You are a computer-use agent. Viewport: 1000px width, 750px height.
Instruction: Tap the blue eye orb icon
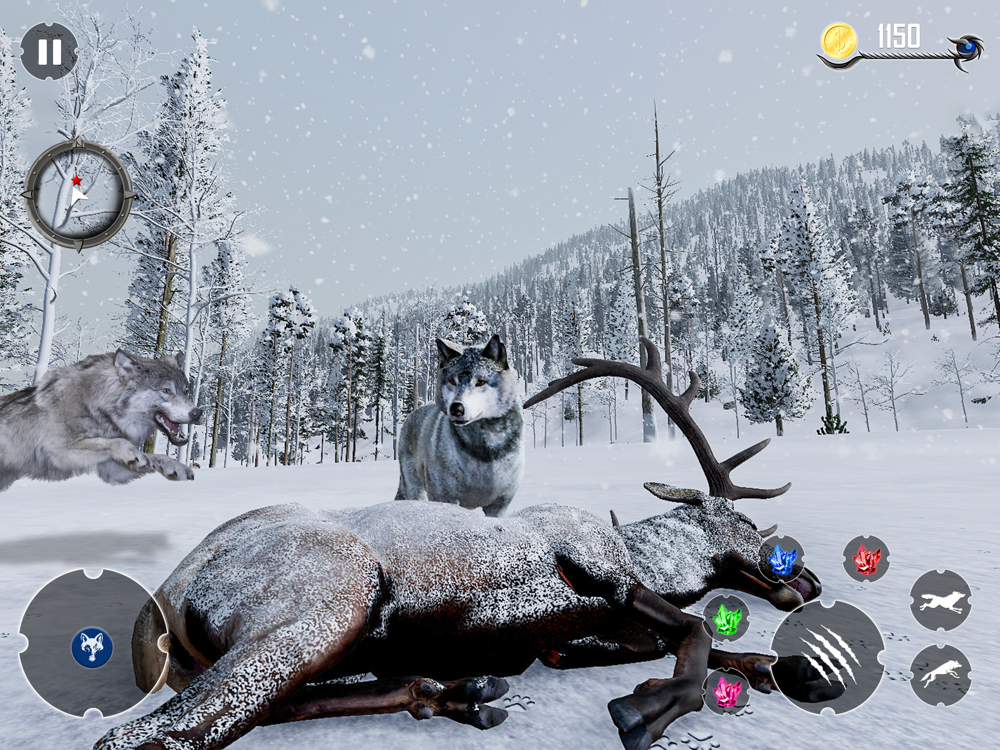[967, 47]
